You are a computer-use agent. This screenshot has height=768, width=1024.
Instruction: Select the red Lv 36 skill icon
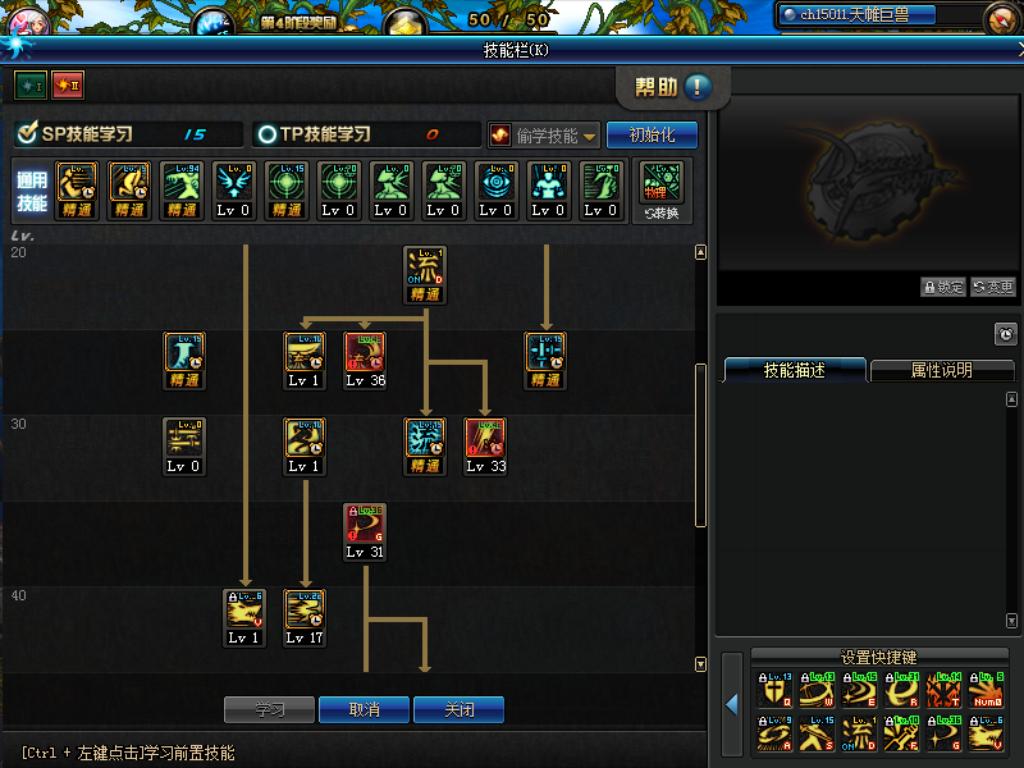pos(365,354)
